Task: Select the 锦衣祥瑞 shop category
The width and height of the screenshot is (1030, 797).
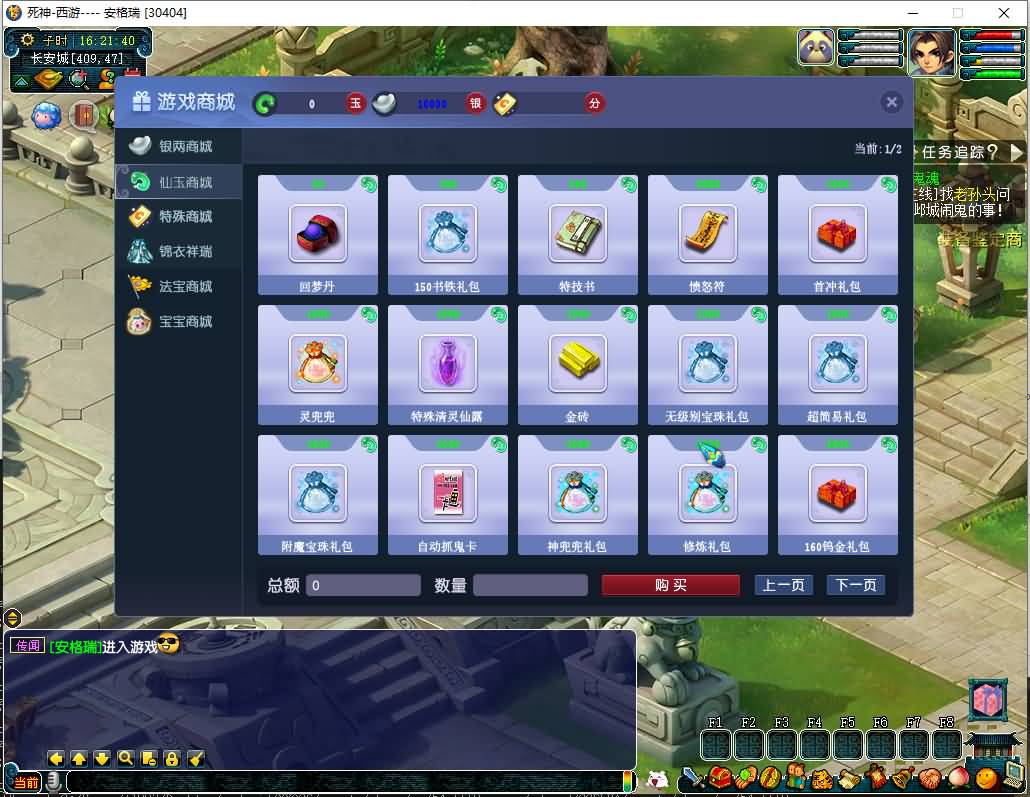Action: 178,252
